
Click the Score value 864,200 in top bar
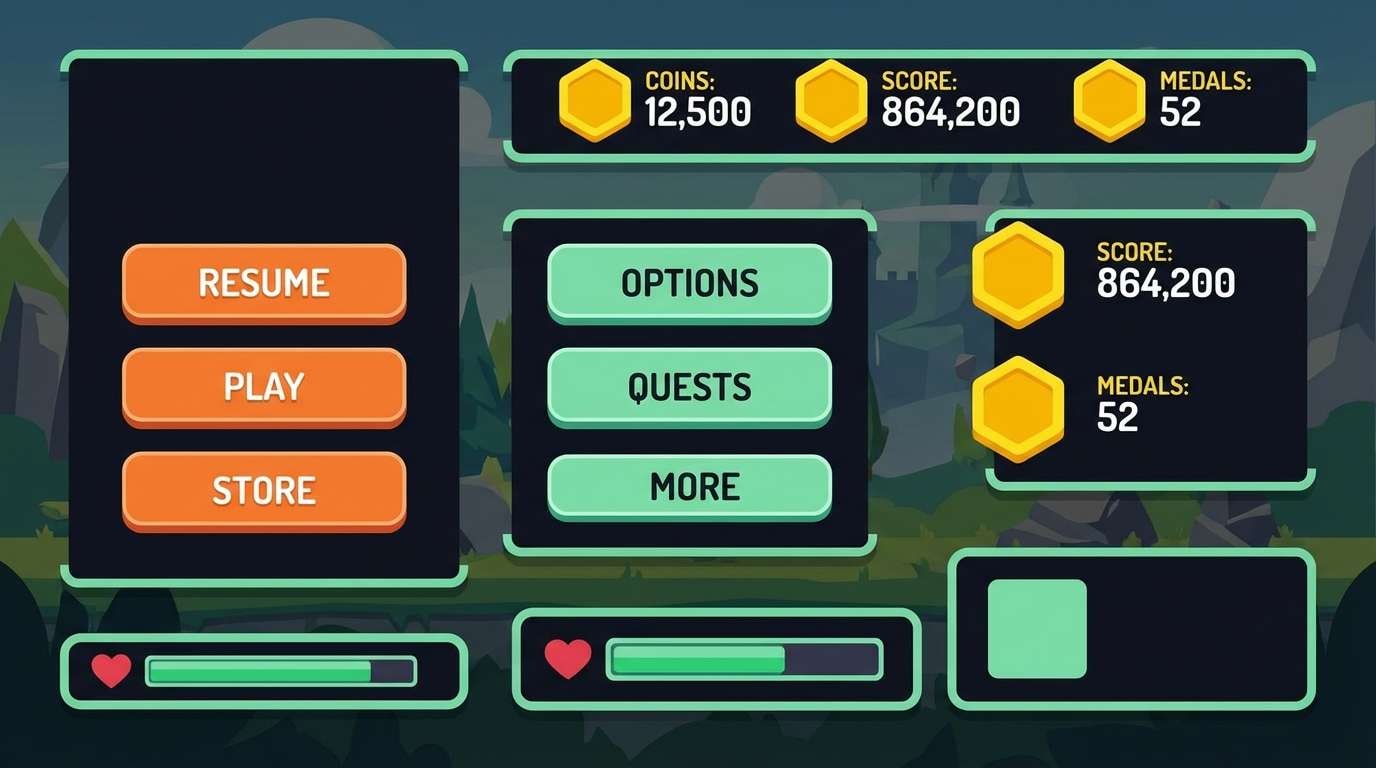click(948, 113)
